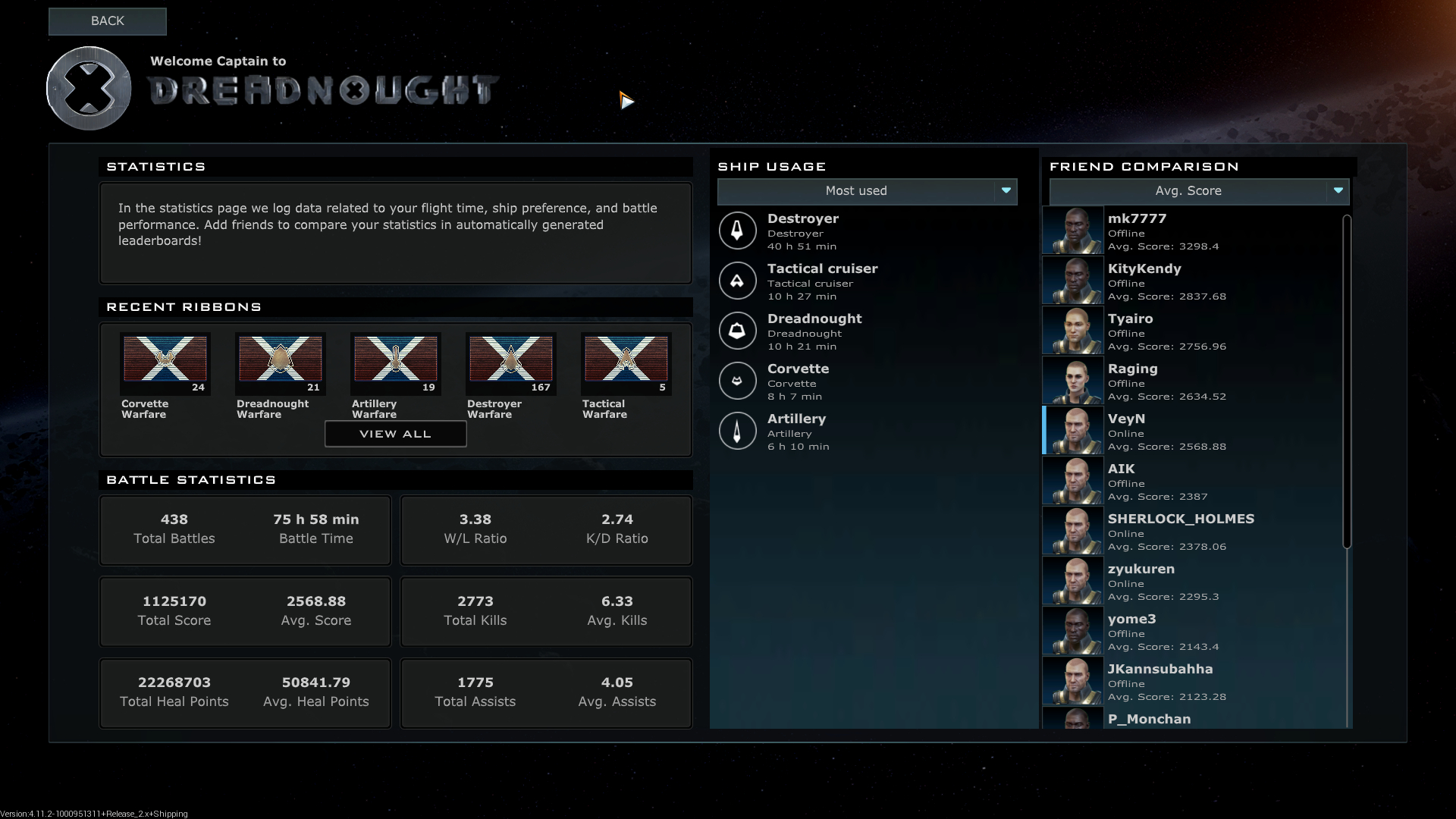The image size is (1456, 819).
Task: Go back using the BACK button
Action: [x=107, y=21]
